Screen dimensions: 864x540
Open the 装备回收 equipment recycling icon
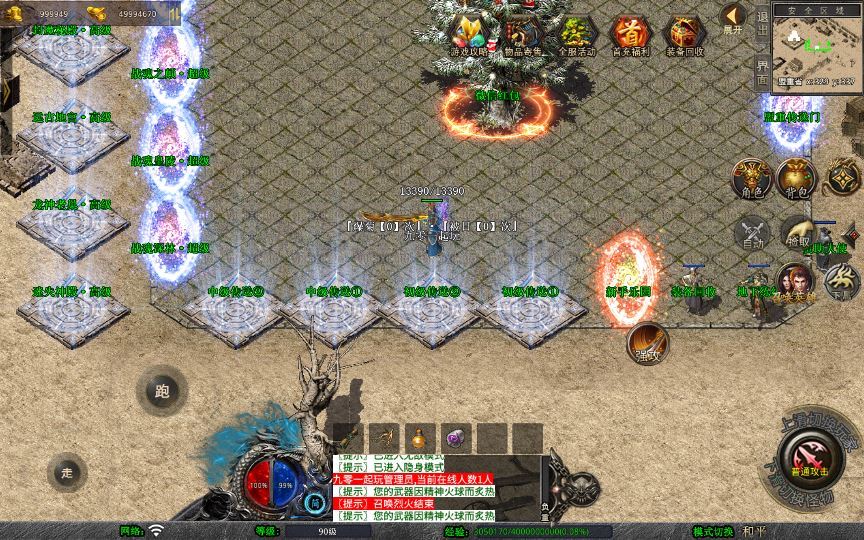(x=685, y=36)
